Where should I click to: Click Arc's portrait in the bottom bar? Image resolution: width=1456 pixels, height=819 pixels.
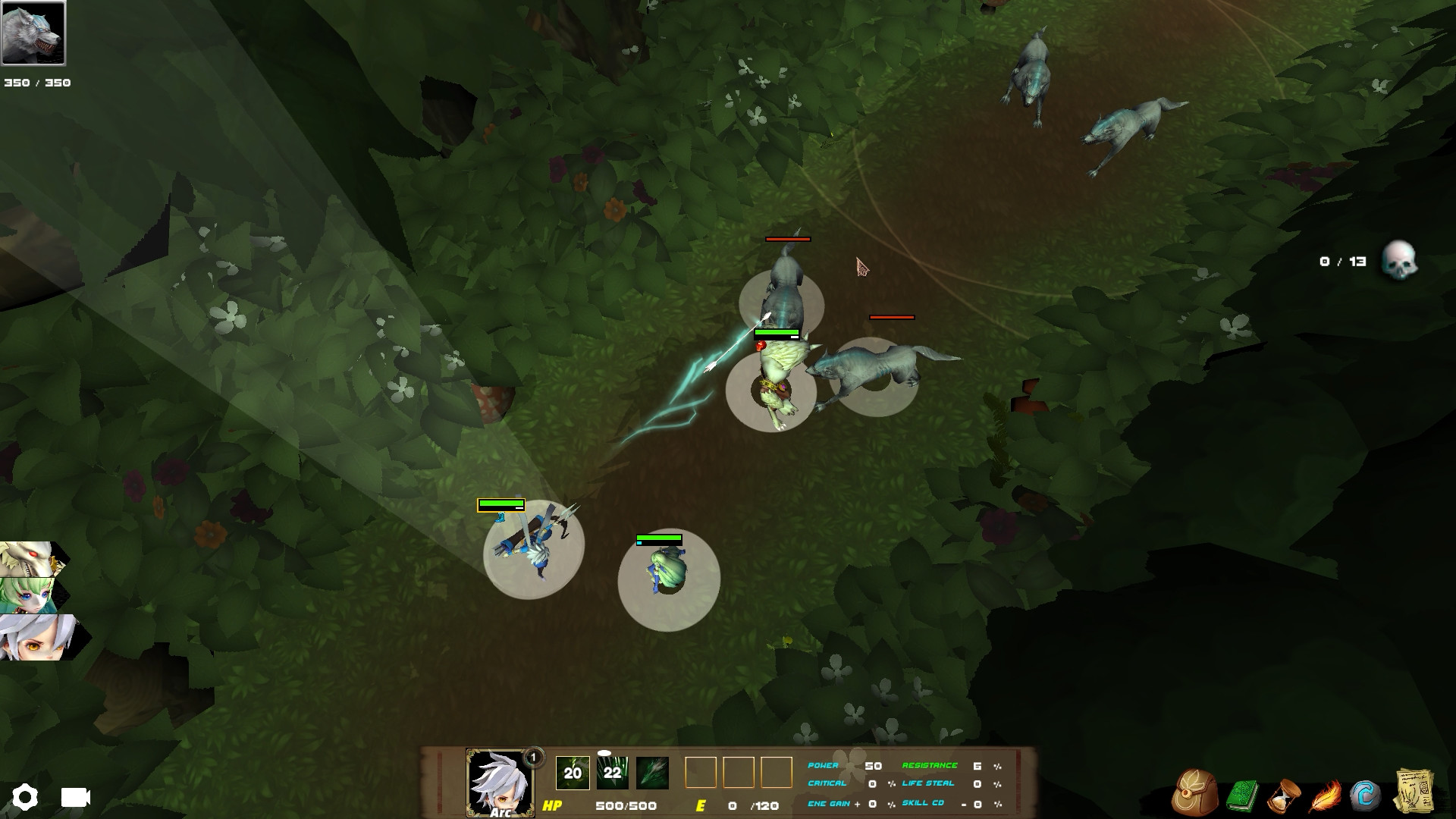(x=499, y=783)
